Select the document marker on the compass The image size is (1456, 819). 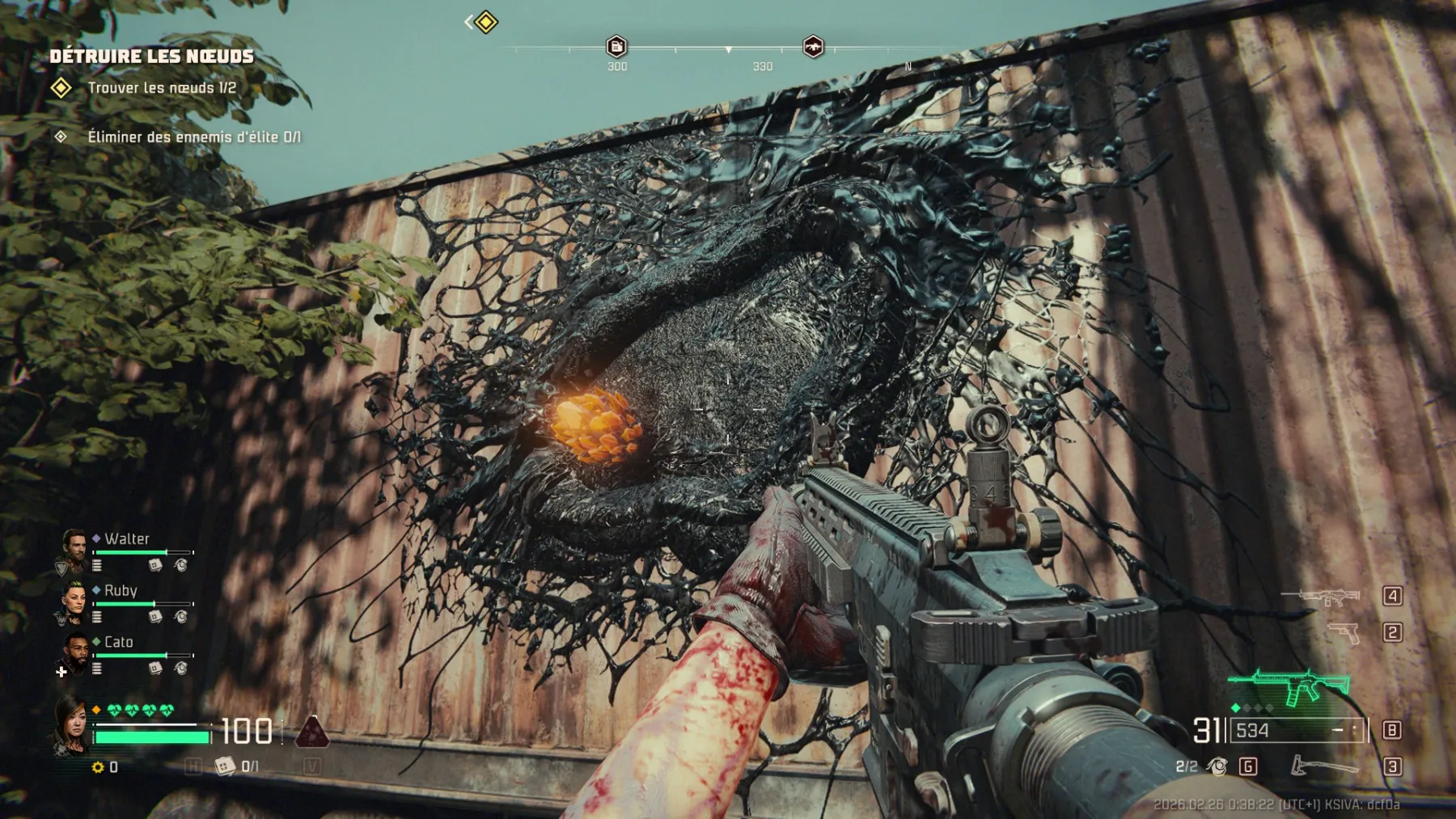click(x=616, y=46)
